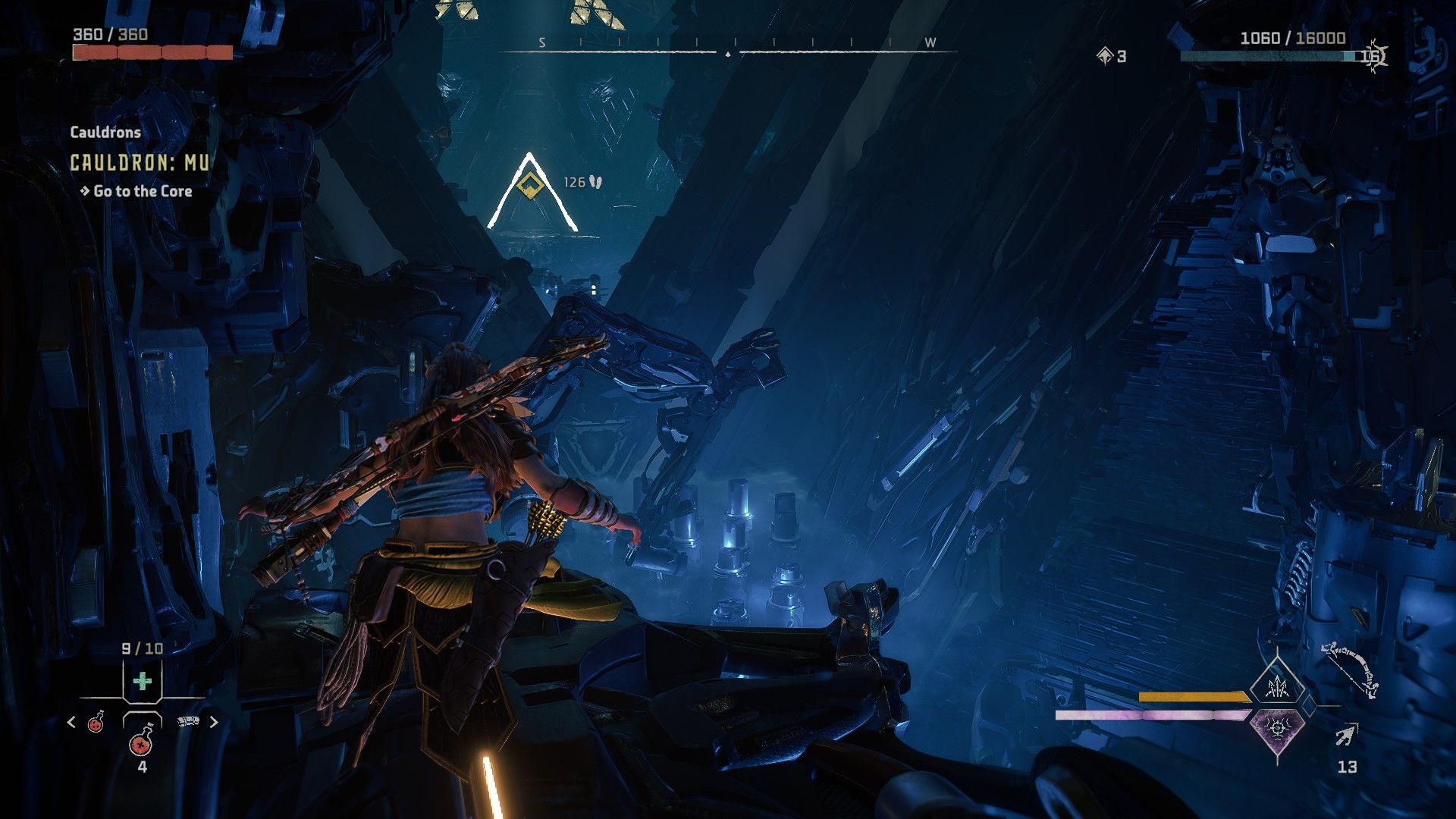Pick the grey rolled item right of the potion
Screen dimensions: 1456x819
(x=187, y=721)
